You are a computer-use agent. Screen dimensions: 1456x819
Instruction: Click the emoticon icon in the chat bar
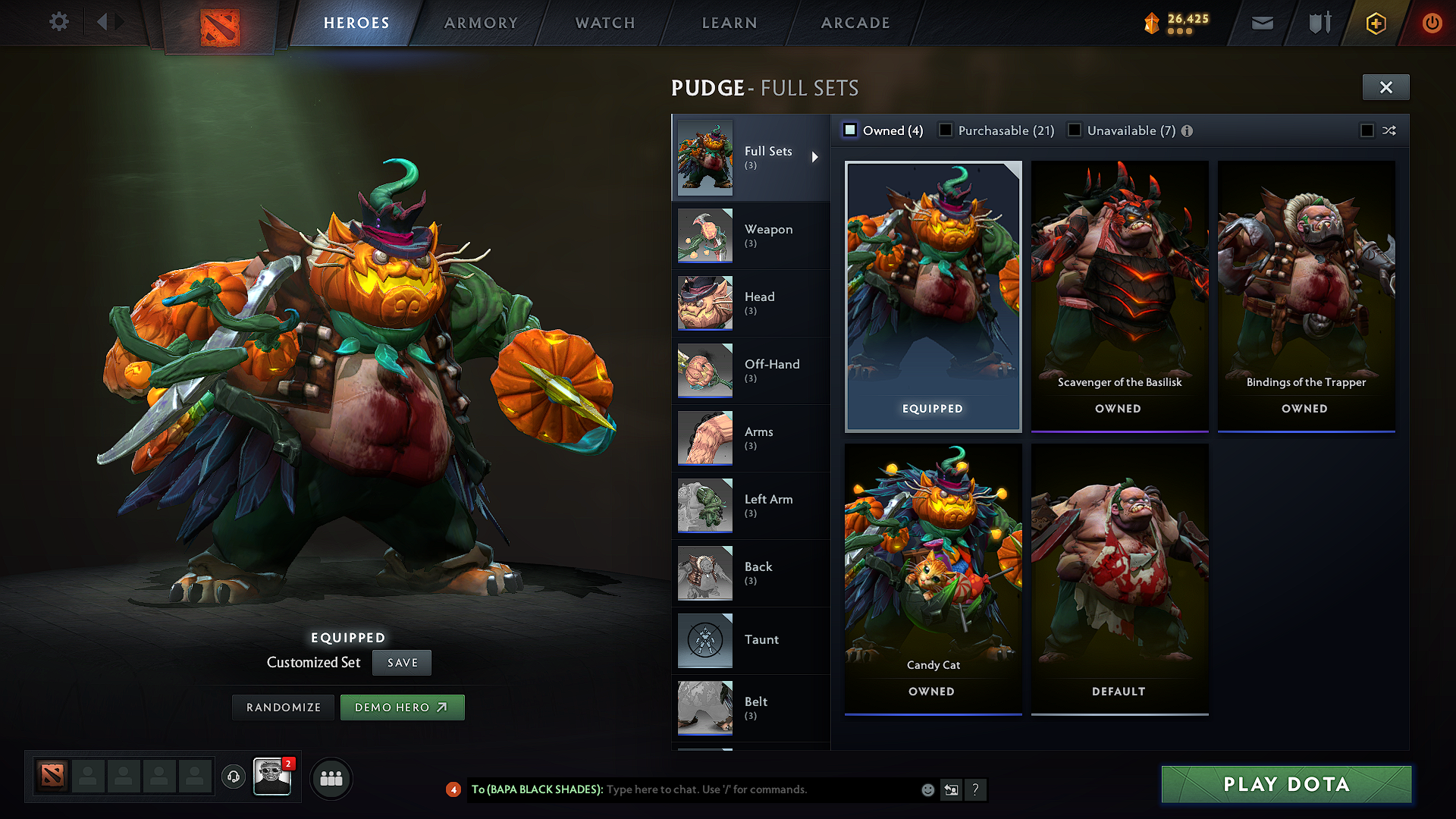927,789
